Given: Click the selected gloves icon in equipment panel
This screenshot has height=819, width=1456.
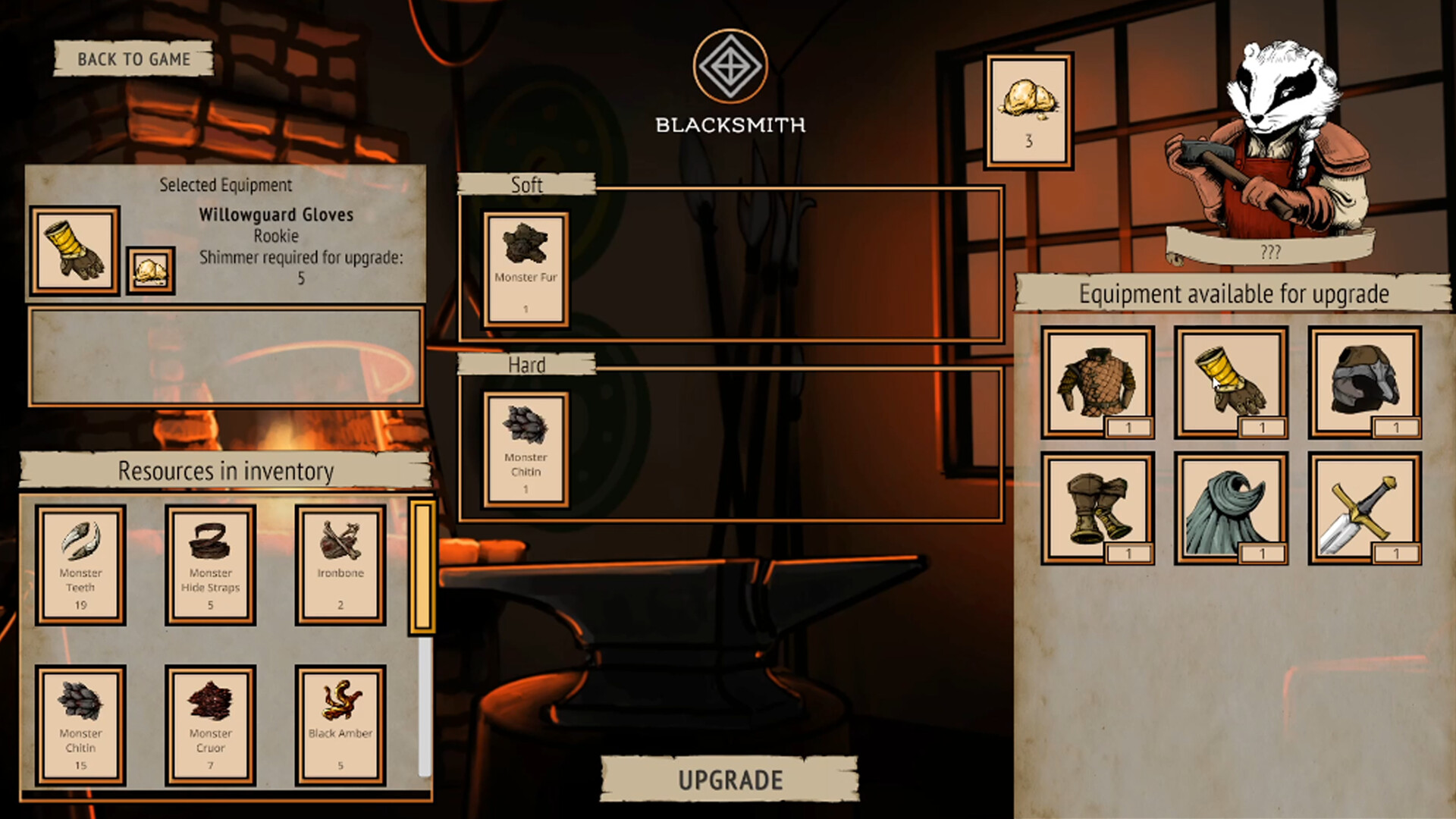Looking at the screenshot, I should click(x=74, y=250).
